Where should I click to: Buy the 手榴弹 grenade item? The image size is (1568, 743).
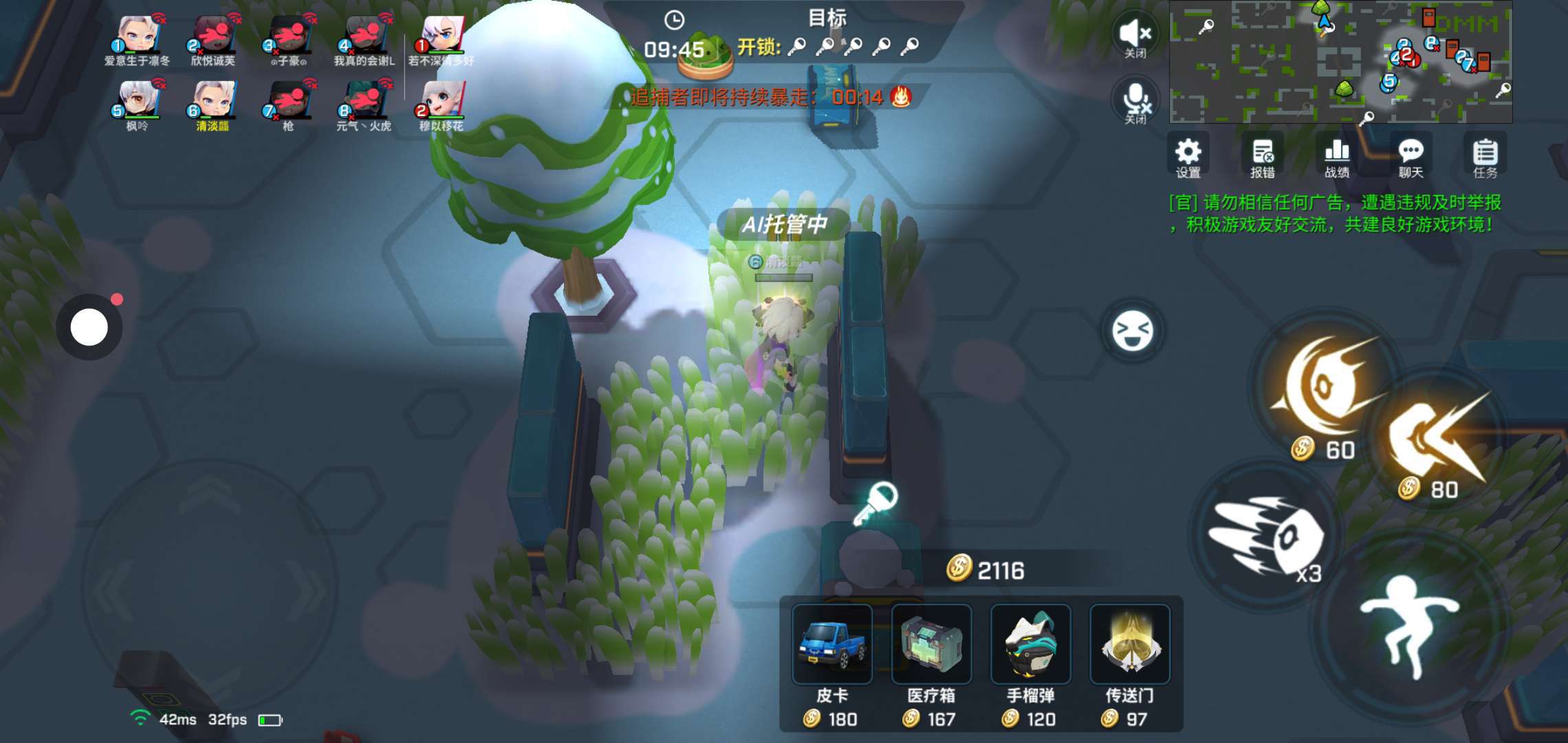[x=1030, y=645]
